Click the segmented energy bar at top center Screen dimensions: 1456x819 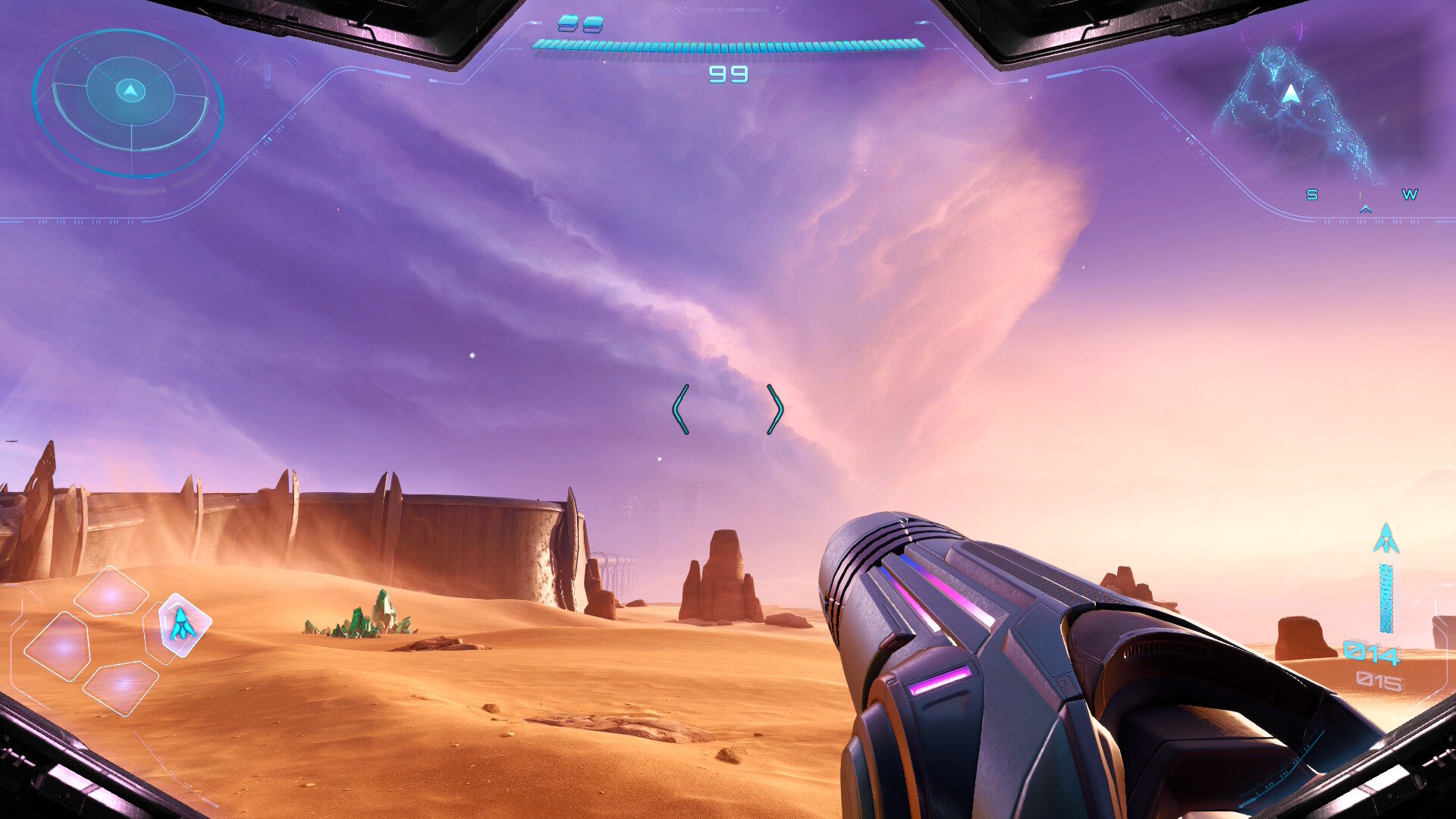pyautogui.click(x=728, y=45)
